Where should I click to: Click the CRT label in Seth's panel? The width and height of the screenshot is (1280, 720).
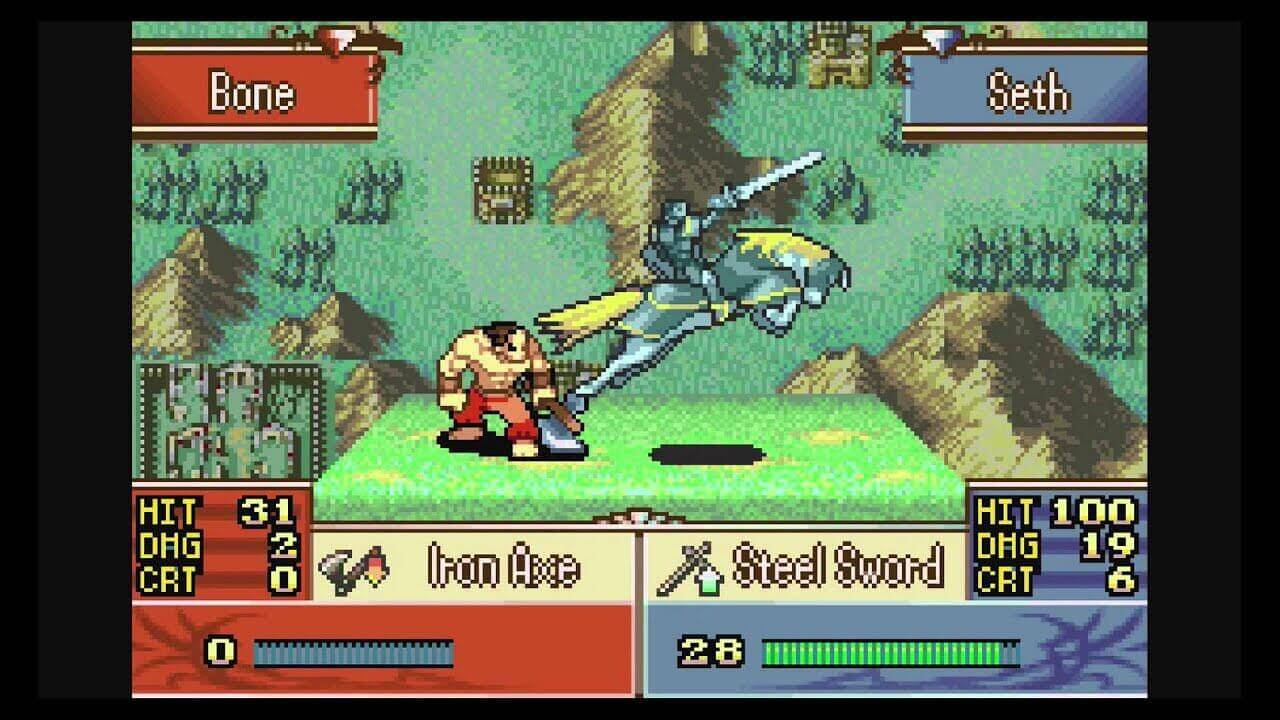(1004, 579)
